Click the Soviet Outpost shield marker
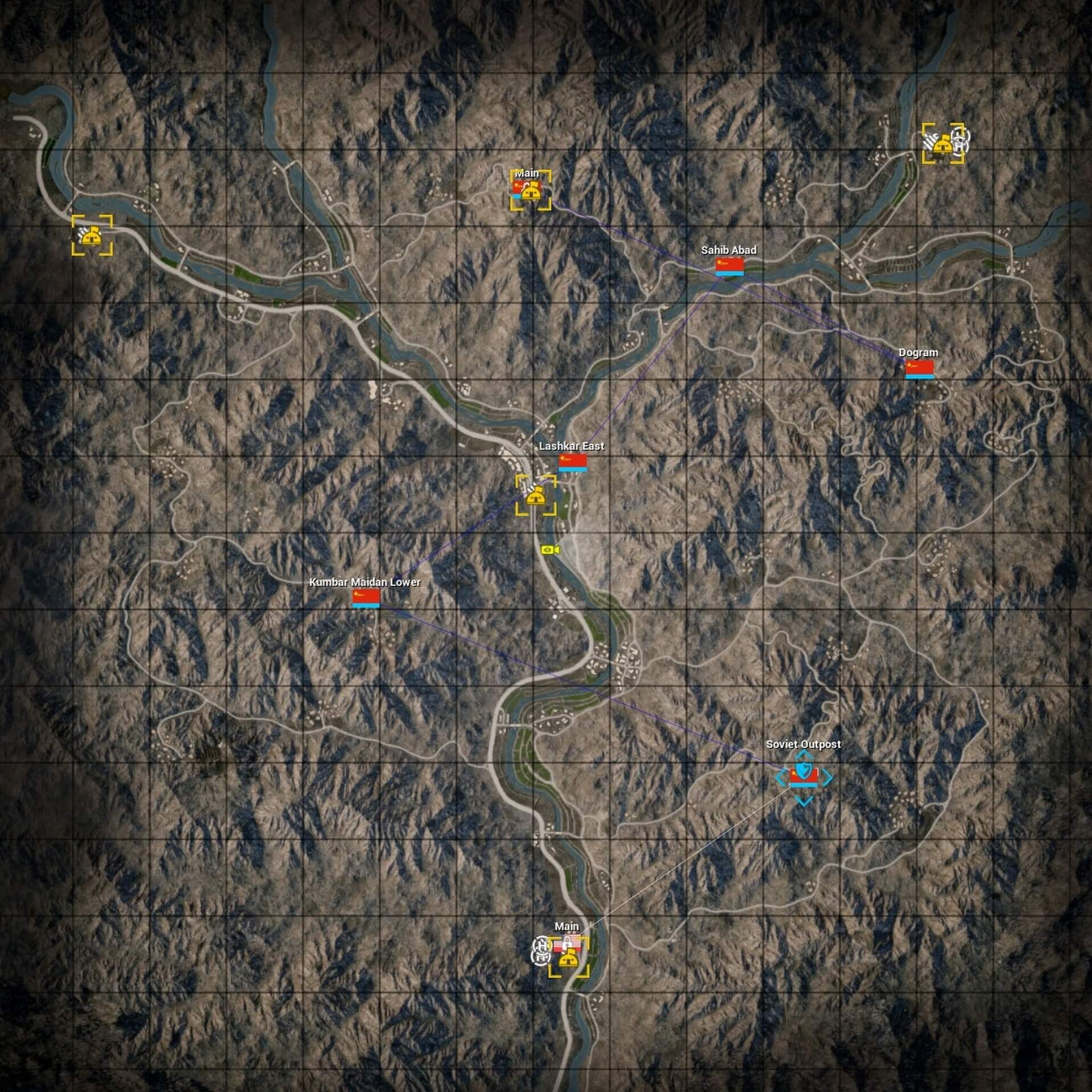 click(x=805, y=771)
